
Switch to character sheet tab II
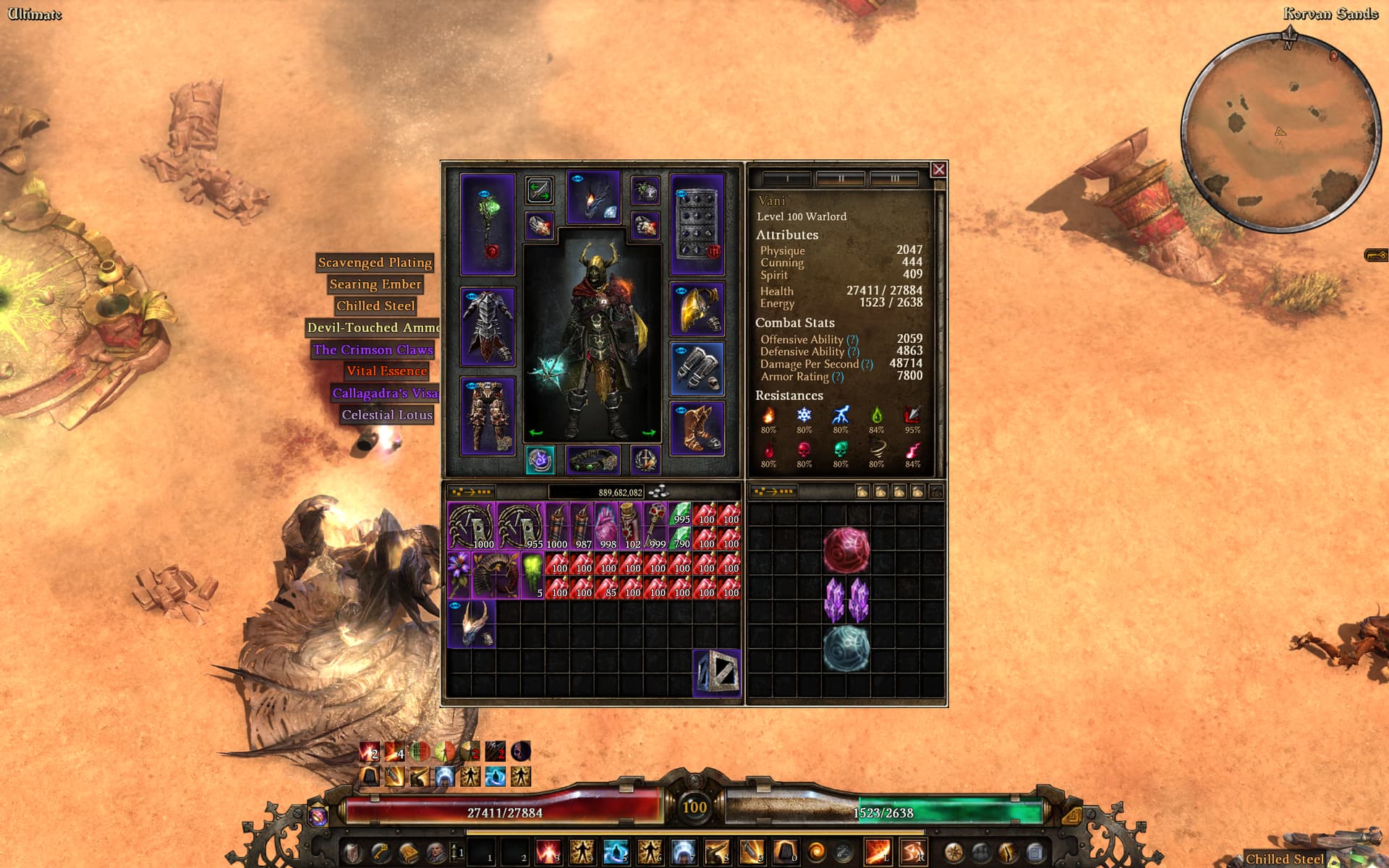pyautogui.click(x=841, y=178)
